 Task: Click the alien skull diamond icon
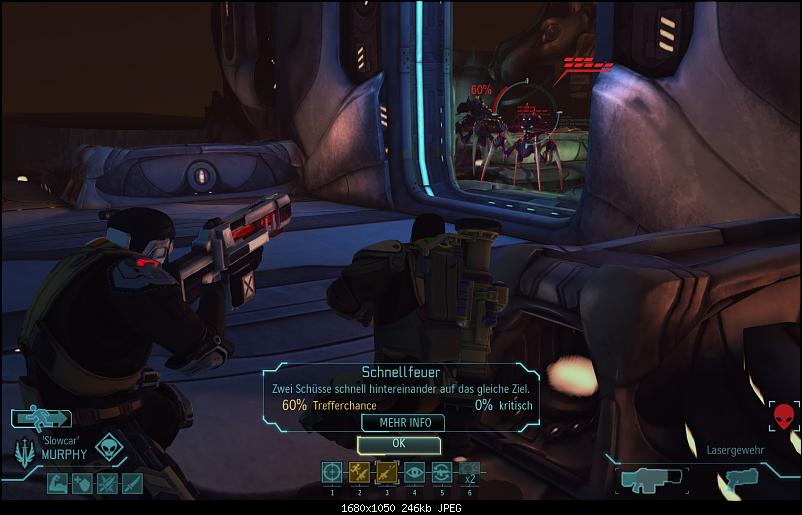[x=109, y=448]
